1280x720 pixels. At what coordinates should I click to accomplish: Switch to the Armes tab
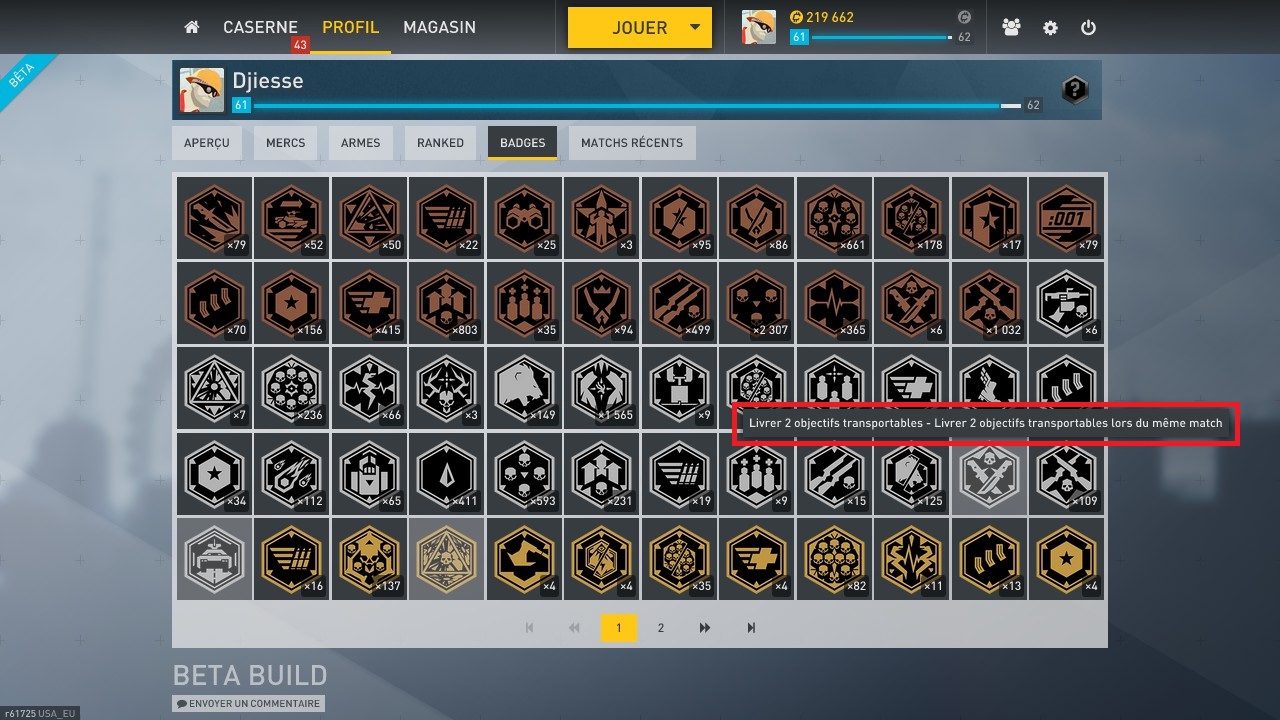click(x=360, y=143)
